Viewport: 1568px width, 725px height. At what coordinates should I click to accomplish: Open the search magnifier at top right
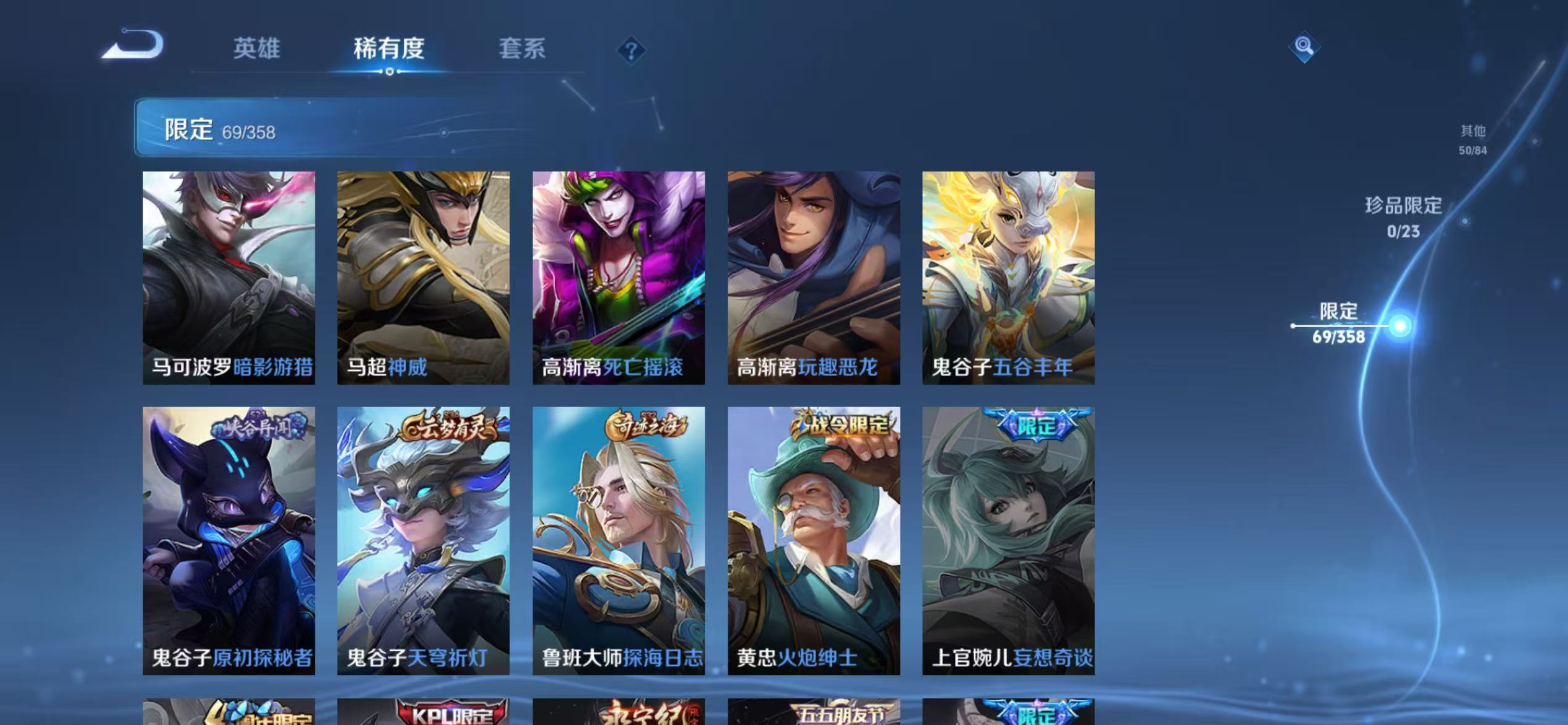click(x=1304, y=47)
